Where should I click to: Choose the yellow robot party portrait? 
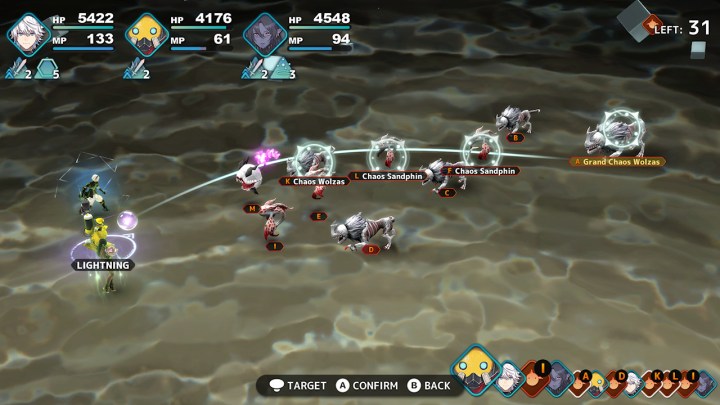147,33
